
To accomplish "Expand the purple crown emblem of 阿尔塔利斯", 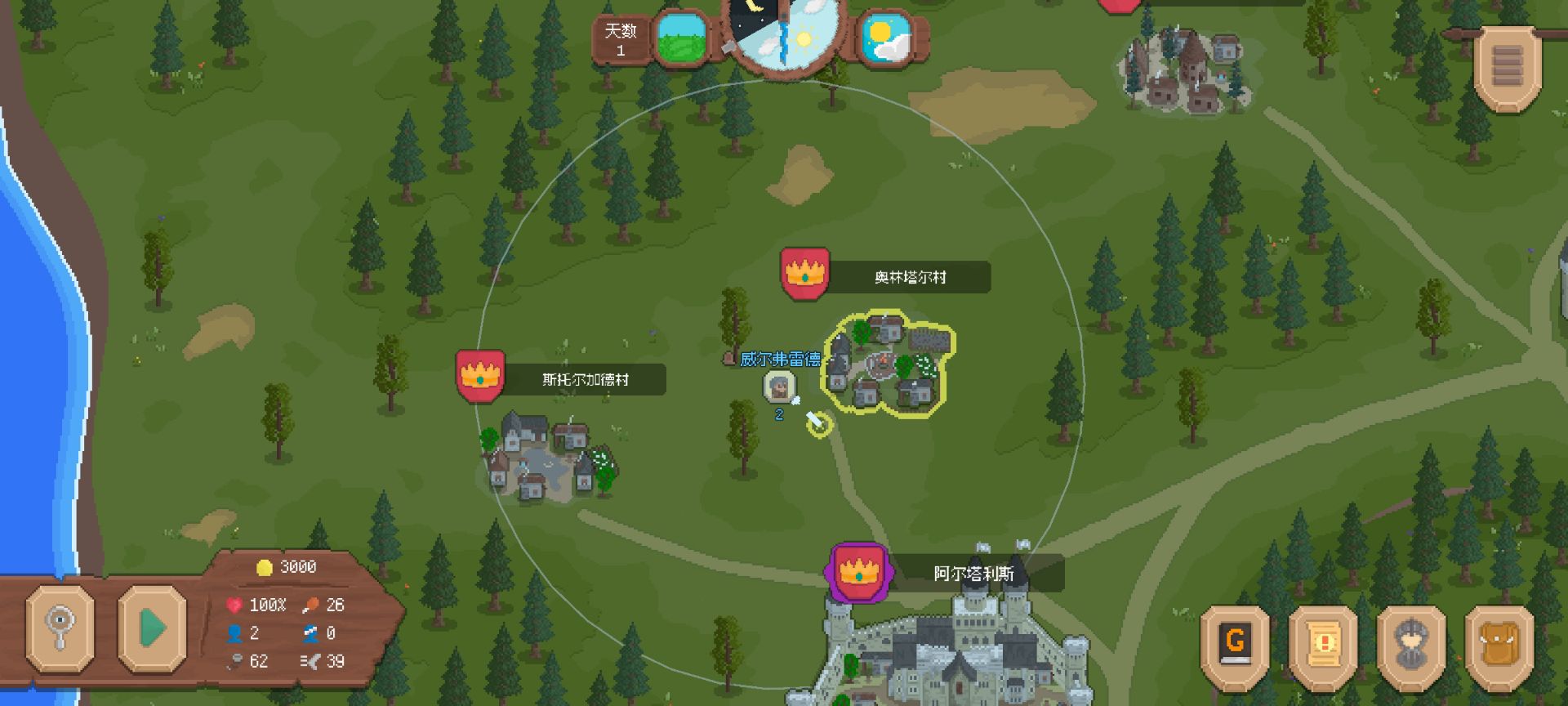I will 858,573.
